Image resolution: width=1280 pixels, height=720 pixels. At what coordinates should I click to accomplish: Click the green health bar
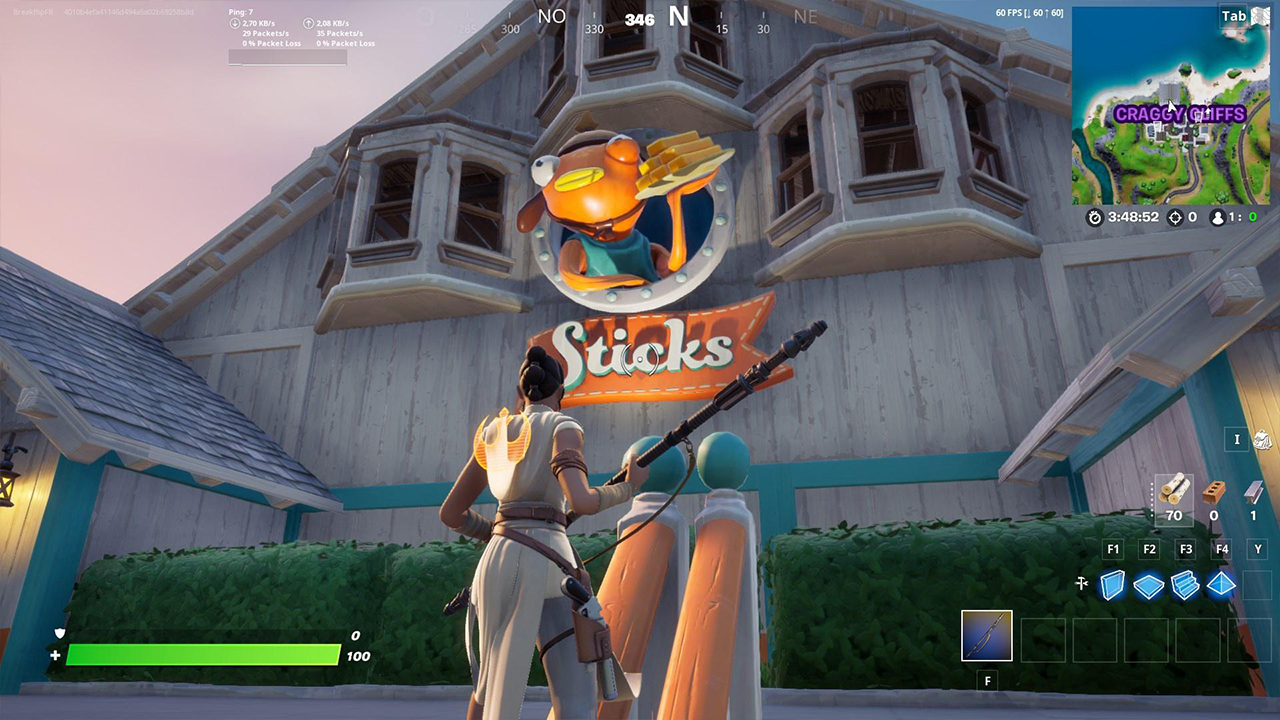pos(200,655)
